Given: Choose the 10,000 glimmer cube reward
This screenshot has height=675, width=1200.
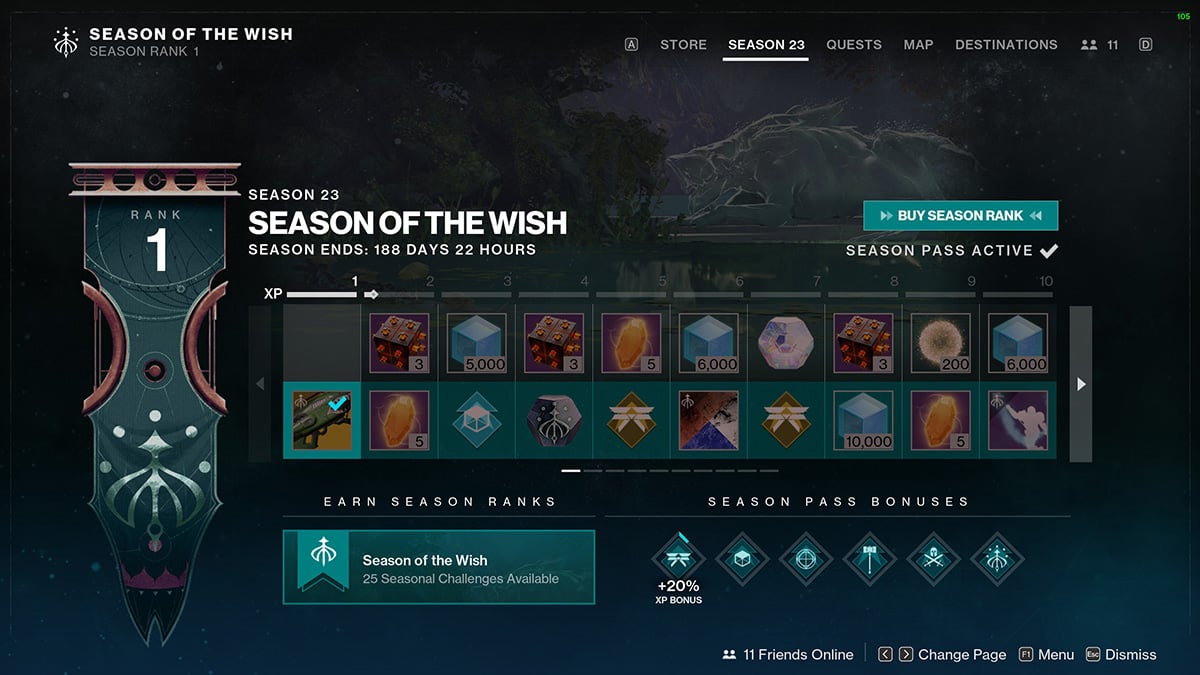Looking at the screenshot, I should [x=864, y=420].
